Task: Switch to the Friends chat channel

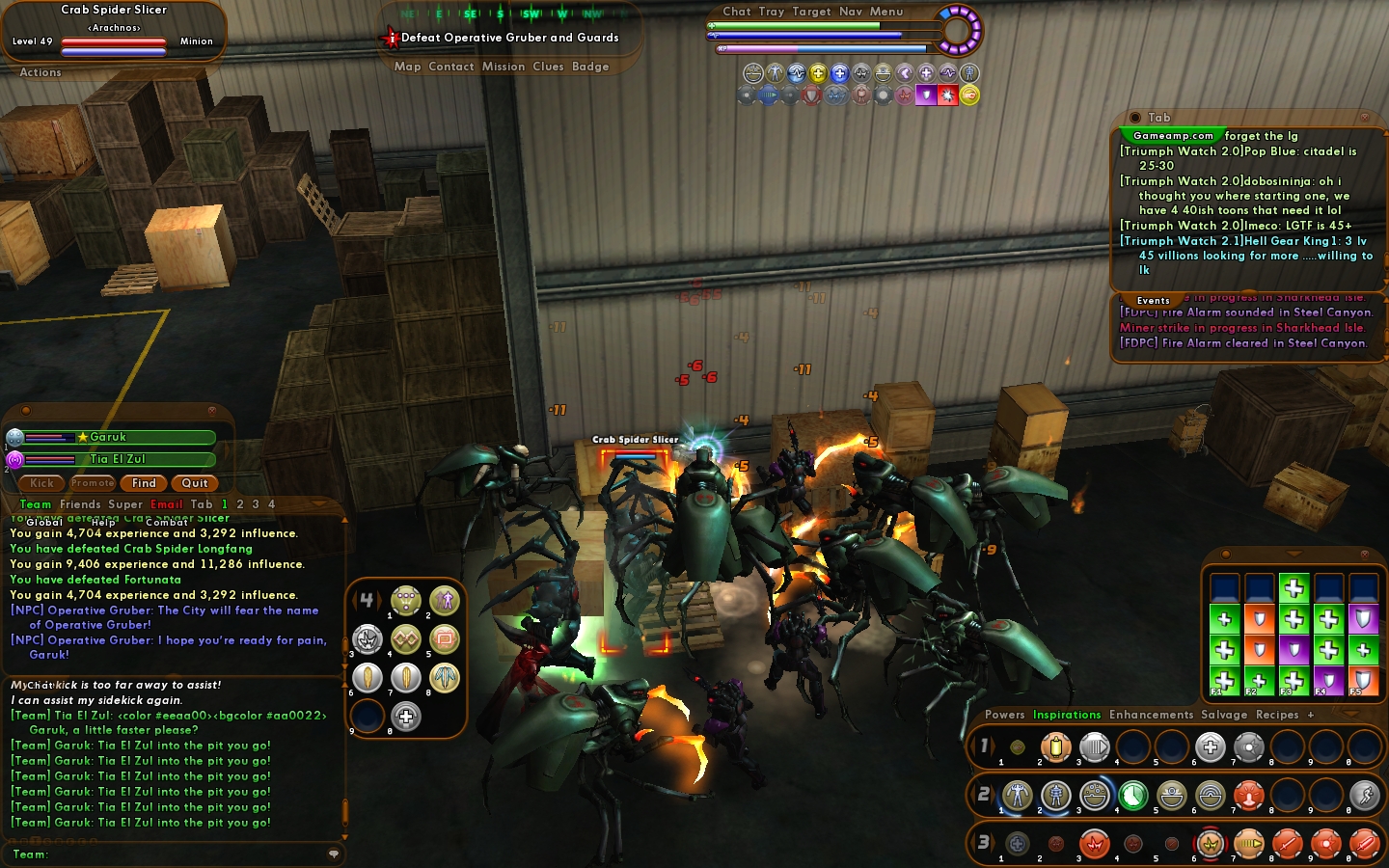Action: coord(80,504)
